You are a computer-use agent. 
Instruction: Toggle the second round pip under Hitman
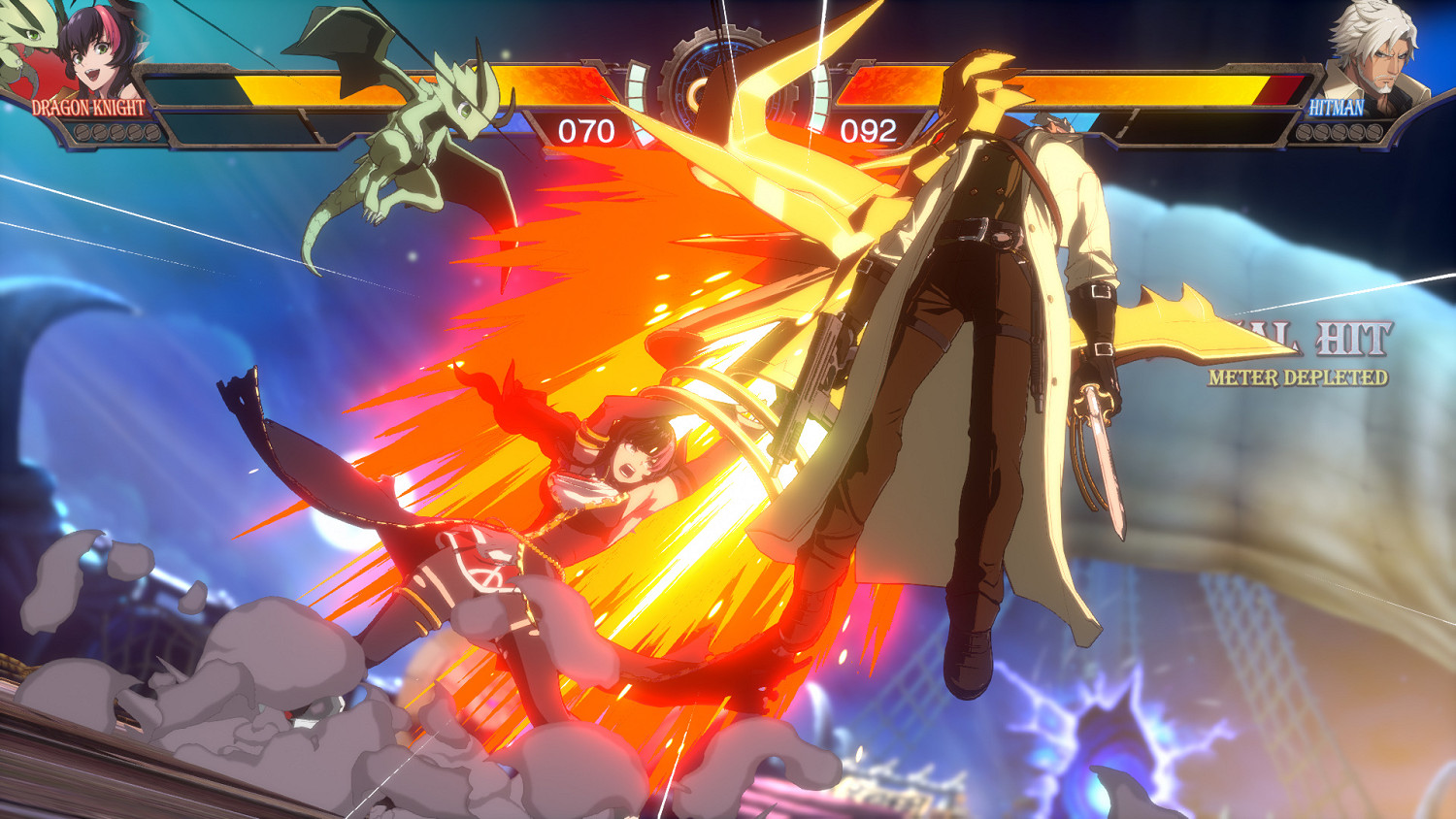[1322, 132]
